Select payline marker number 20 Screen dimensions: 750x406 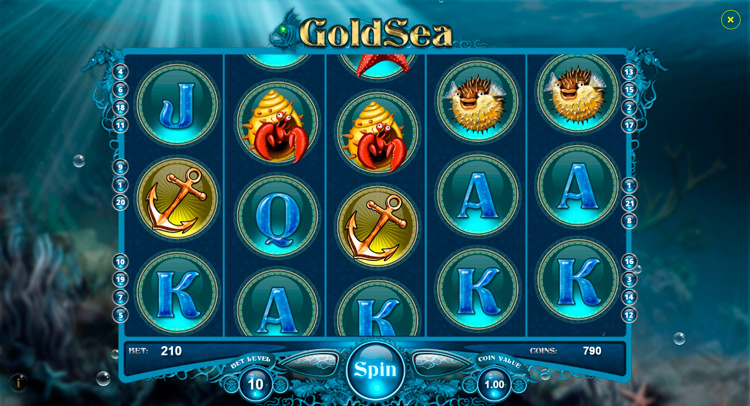tap(120, 203)
